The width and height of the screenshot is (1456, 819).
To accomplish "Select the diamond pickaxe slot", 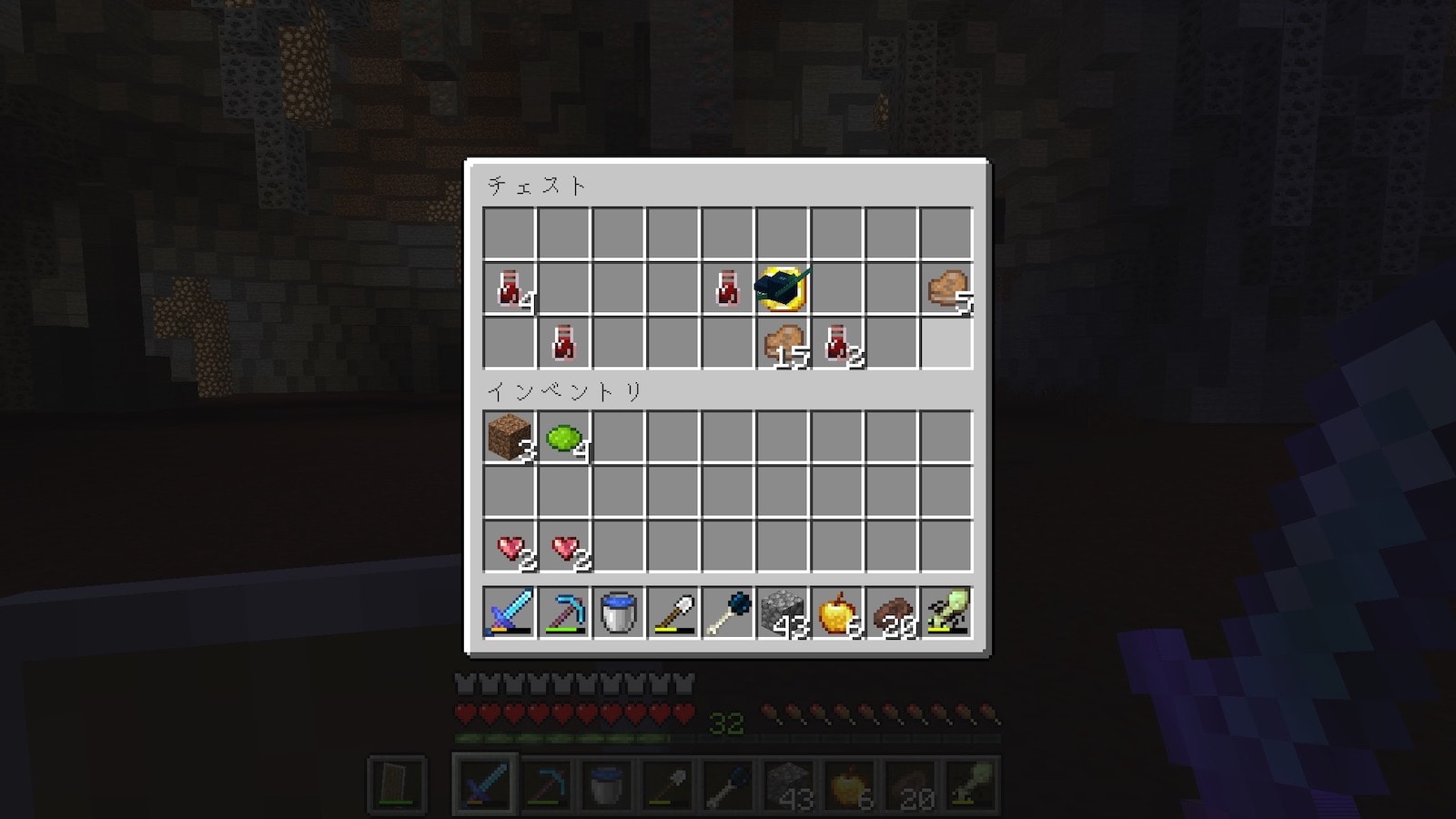I will point(564,612).
